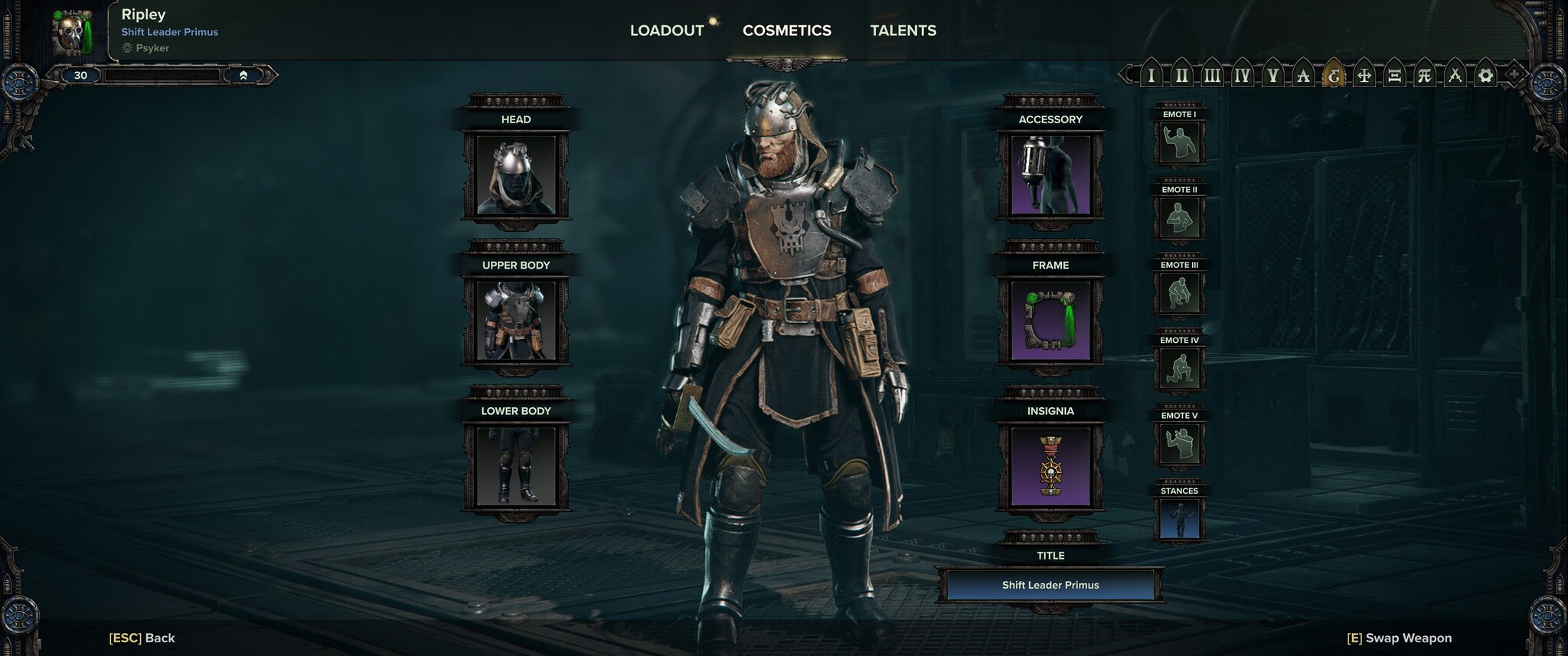1568x656 pixels.
Task: Choose the Upper Body armor slot
Action: [515, 321]
